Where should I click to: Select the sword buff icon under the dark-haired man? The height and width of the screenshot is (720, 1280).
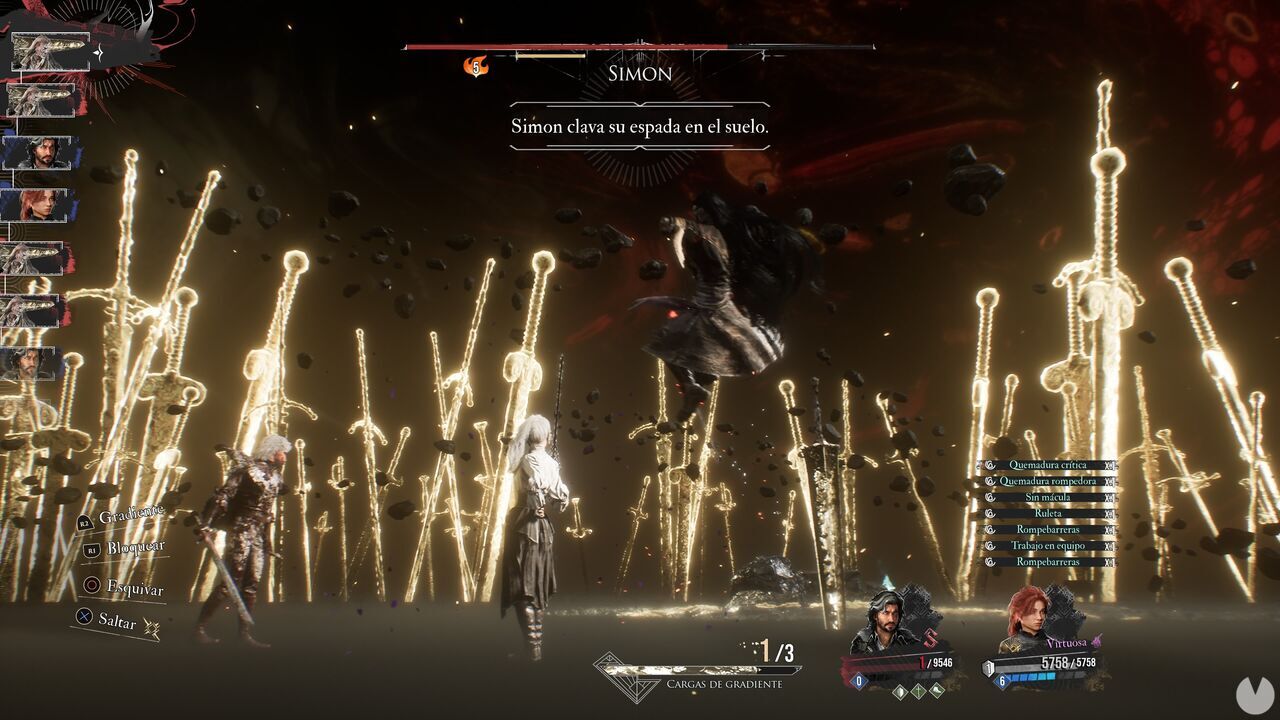click(917, 690)
